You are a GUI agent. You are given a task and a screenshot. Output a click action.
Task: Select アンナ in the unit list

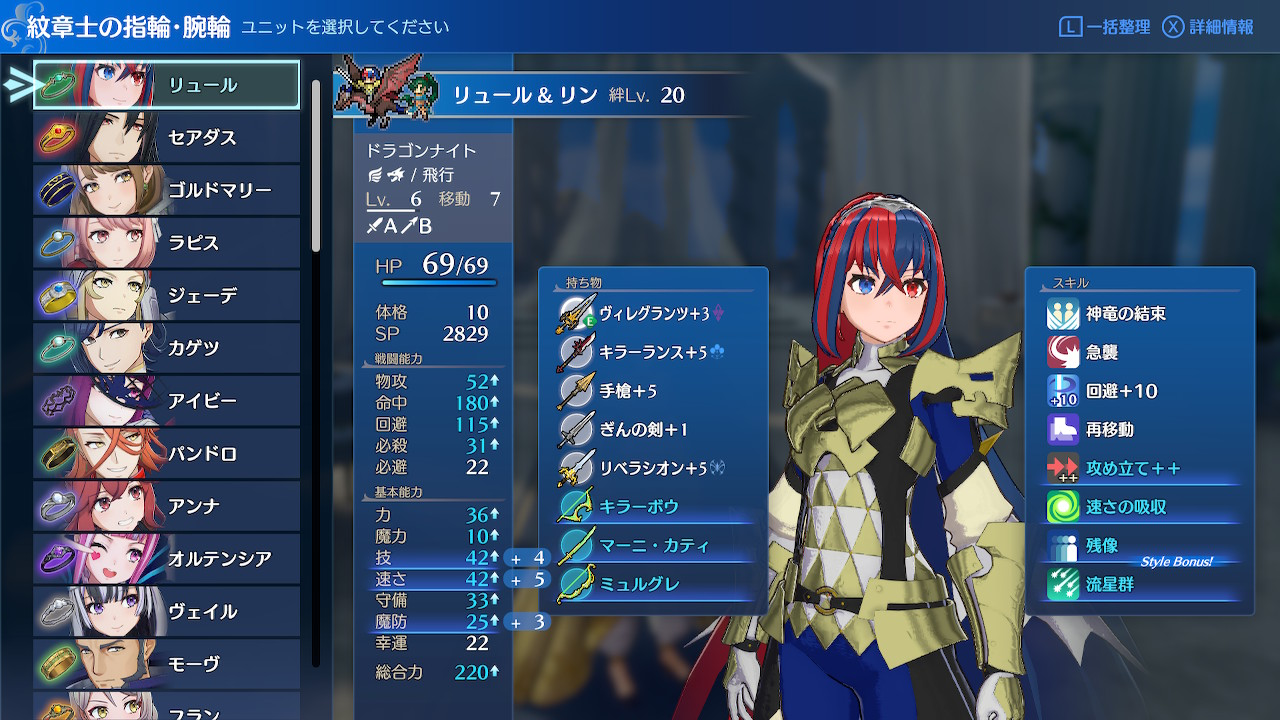tap(167, 506)
